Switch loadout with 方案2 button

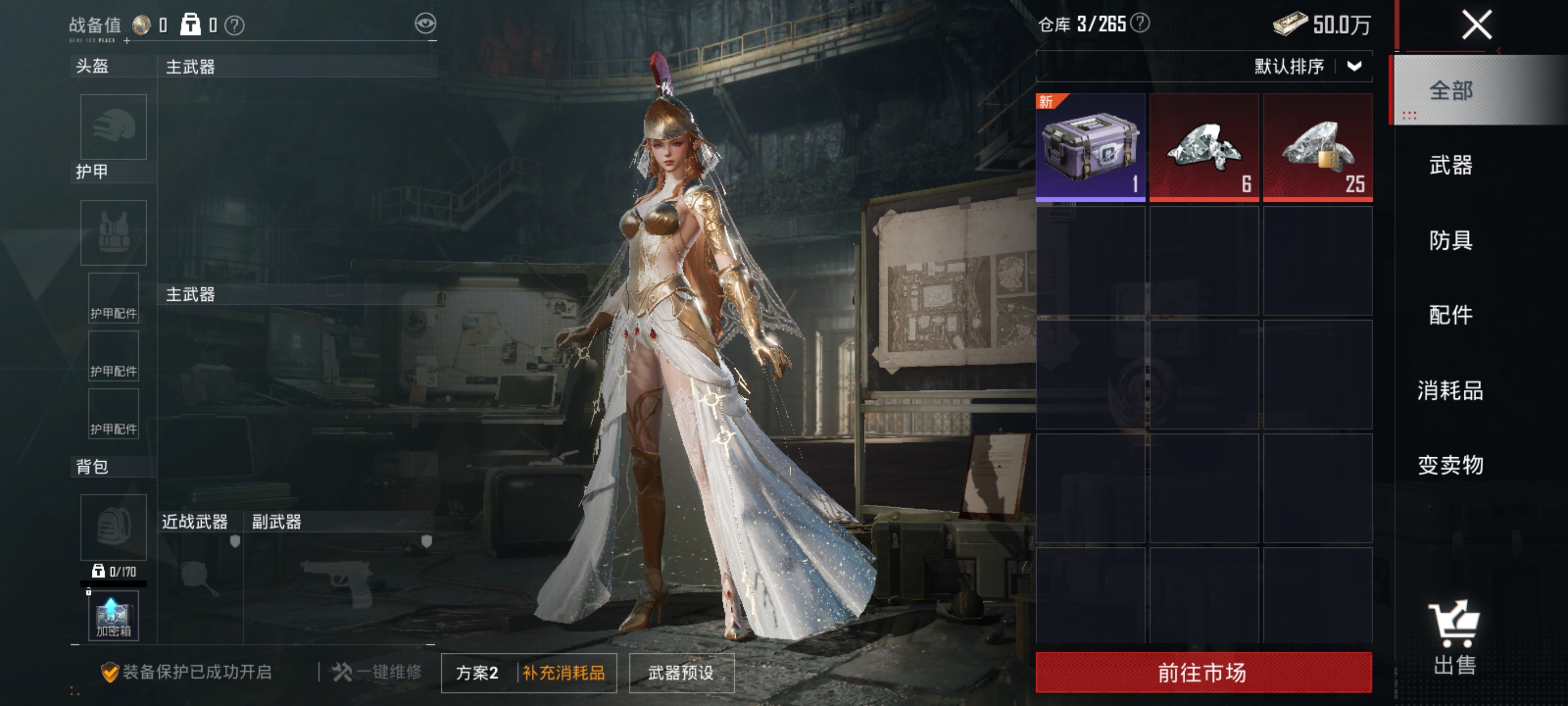coord(477,672)
